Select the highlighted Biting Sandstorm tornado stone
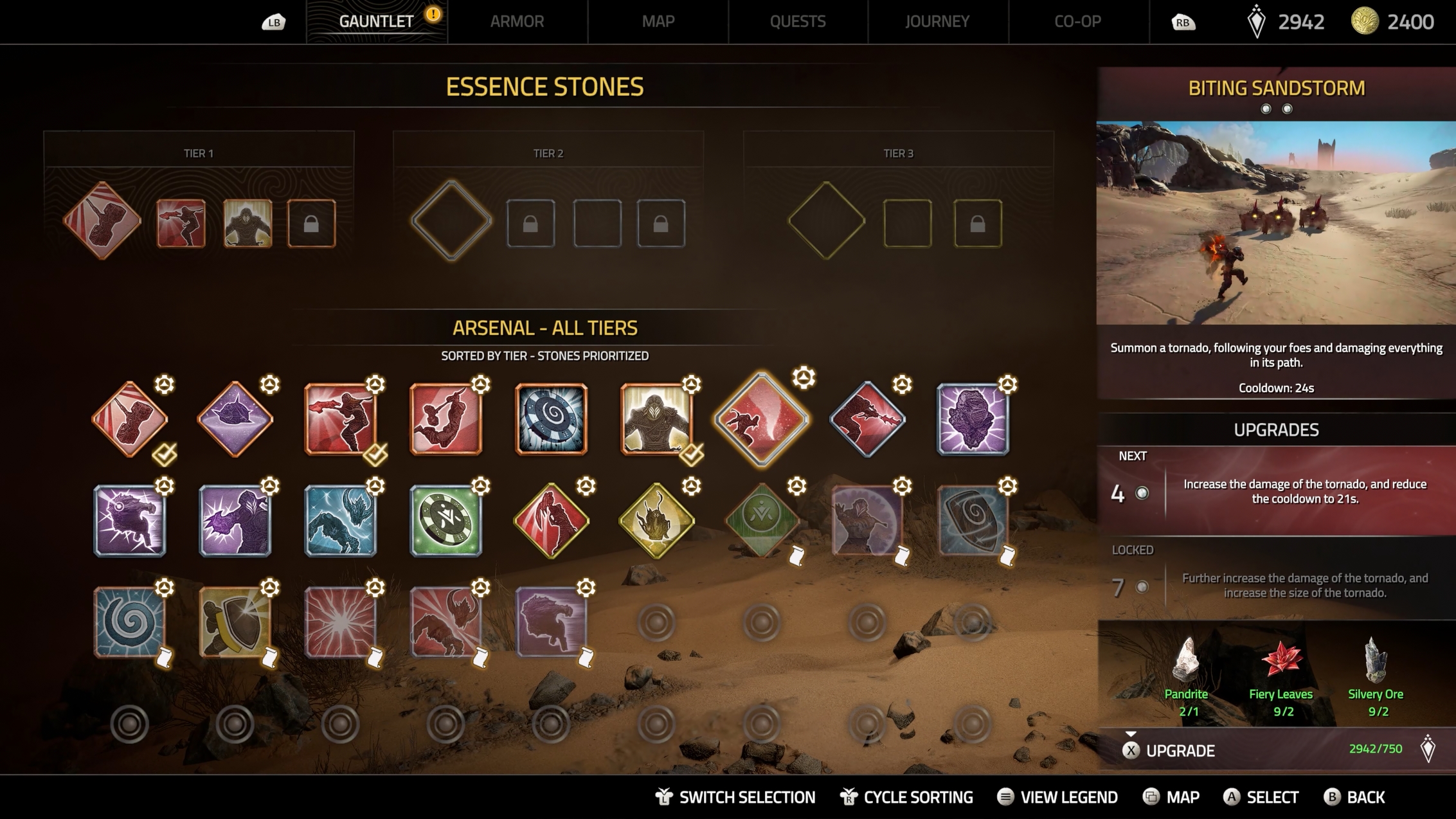The height and width of the screenshot is (819, 1456). click(x=762, y=419)
